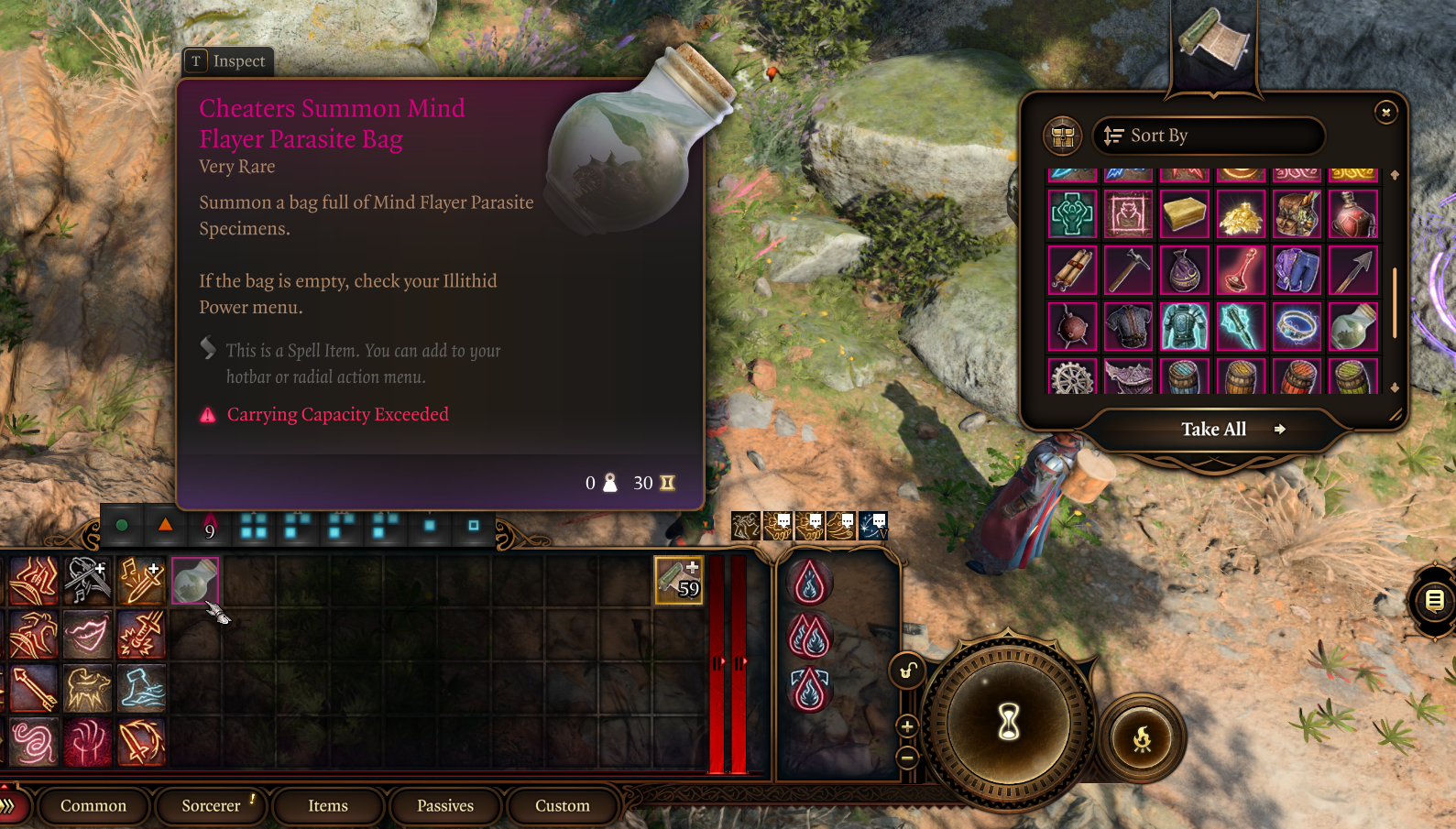Select the blue trousers clothing item
This screenshot has width=1456, height=829.
click(1297, 270)
